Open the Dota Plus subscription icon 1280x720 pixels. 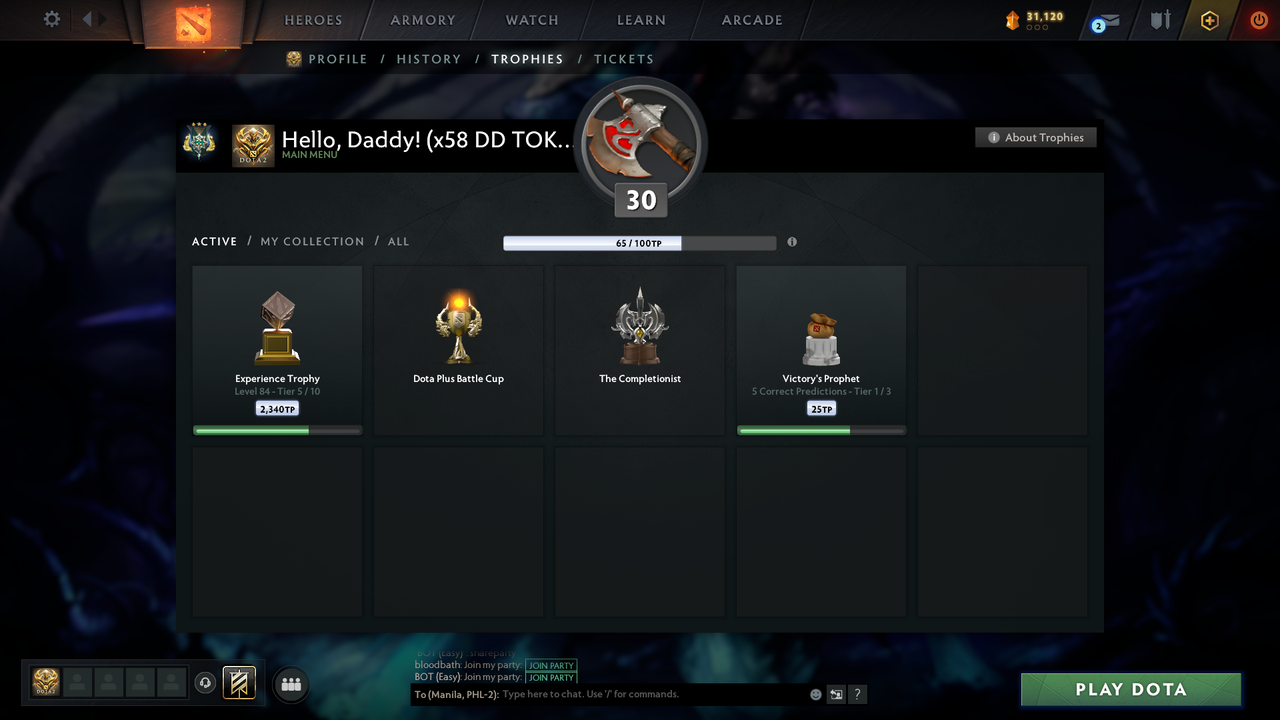pos(1208,20)
